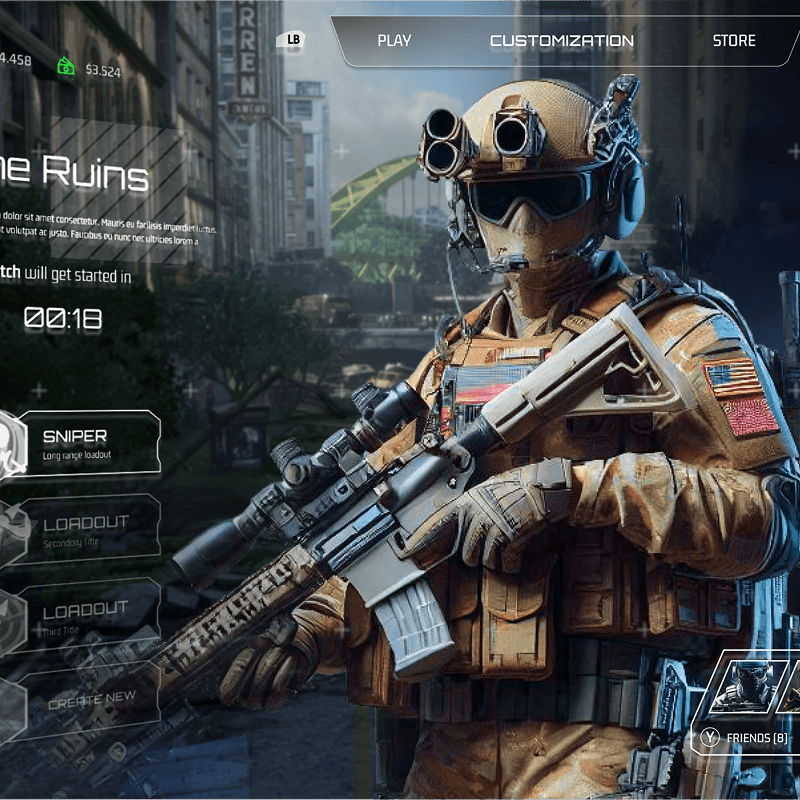Select the SNIPER long range loadout

click(90, 443)
